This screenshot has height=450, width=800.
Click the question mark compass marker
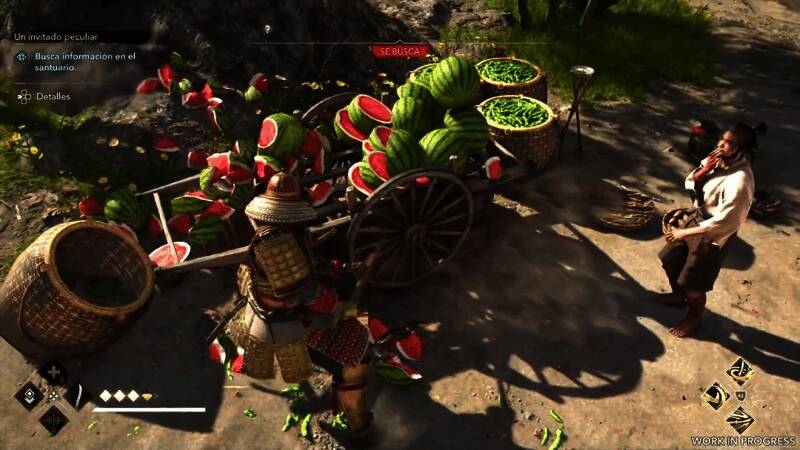point(267,29)
